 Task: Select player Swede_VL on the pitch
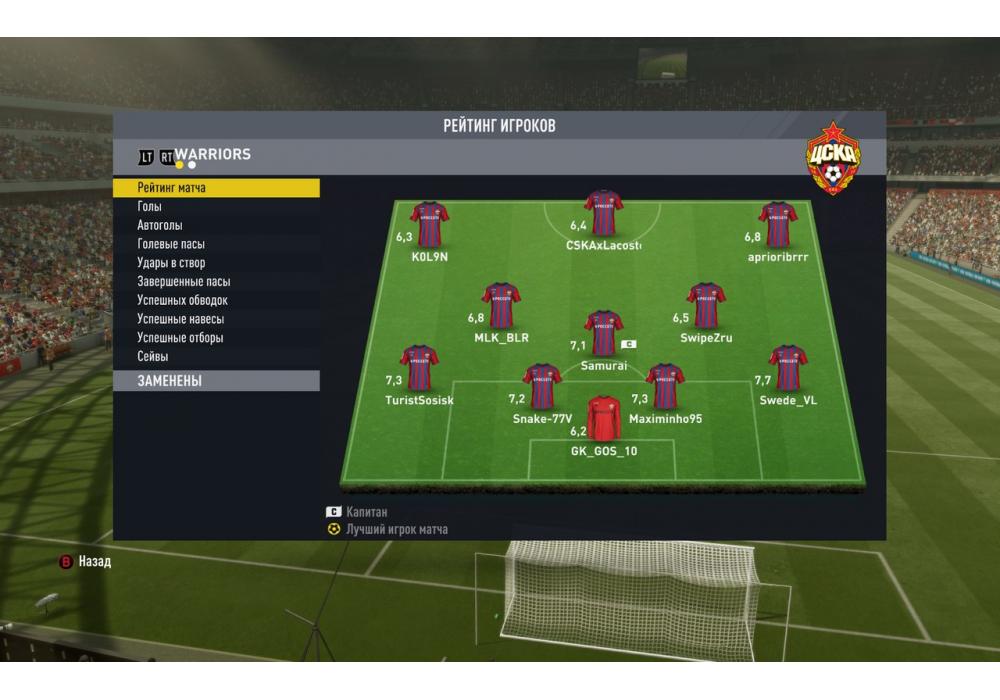(x=787, y=368)
